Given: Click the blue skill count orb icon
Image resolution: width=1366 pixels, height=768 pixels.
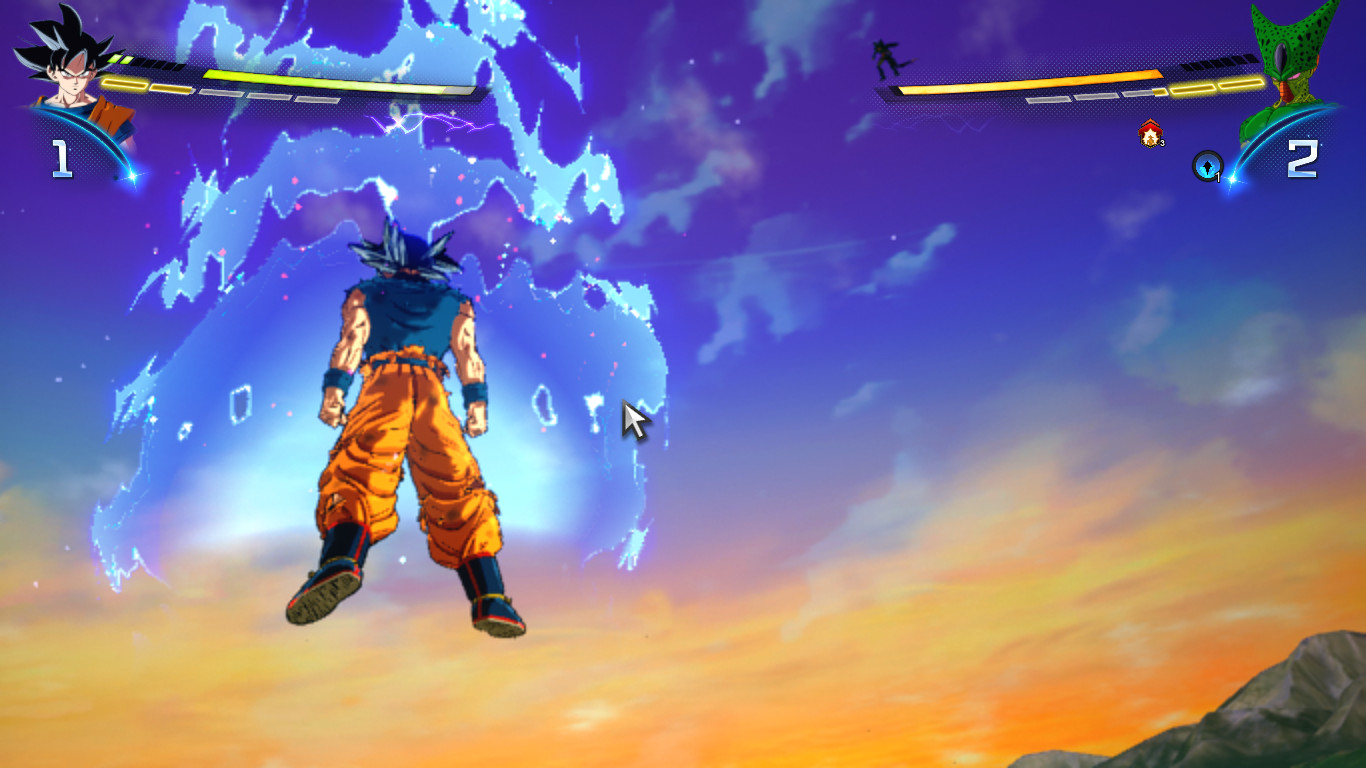Looking at the screenshot, I should click(1207, 165).
